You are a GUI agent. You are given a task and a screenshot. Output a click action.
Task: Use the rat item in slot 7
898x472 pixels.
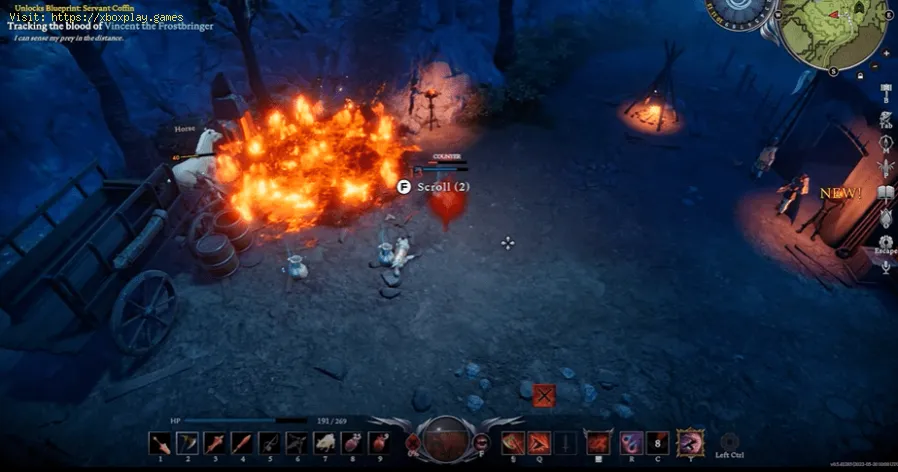point(323,442)
